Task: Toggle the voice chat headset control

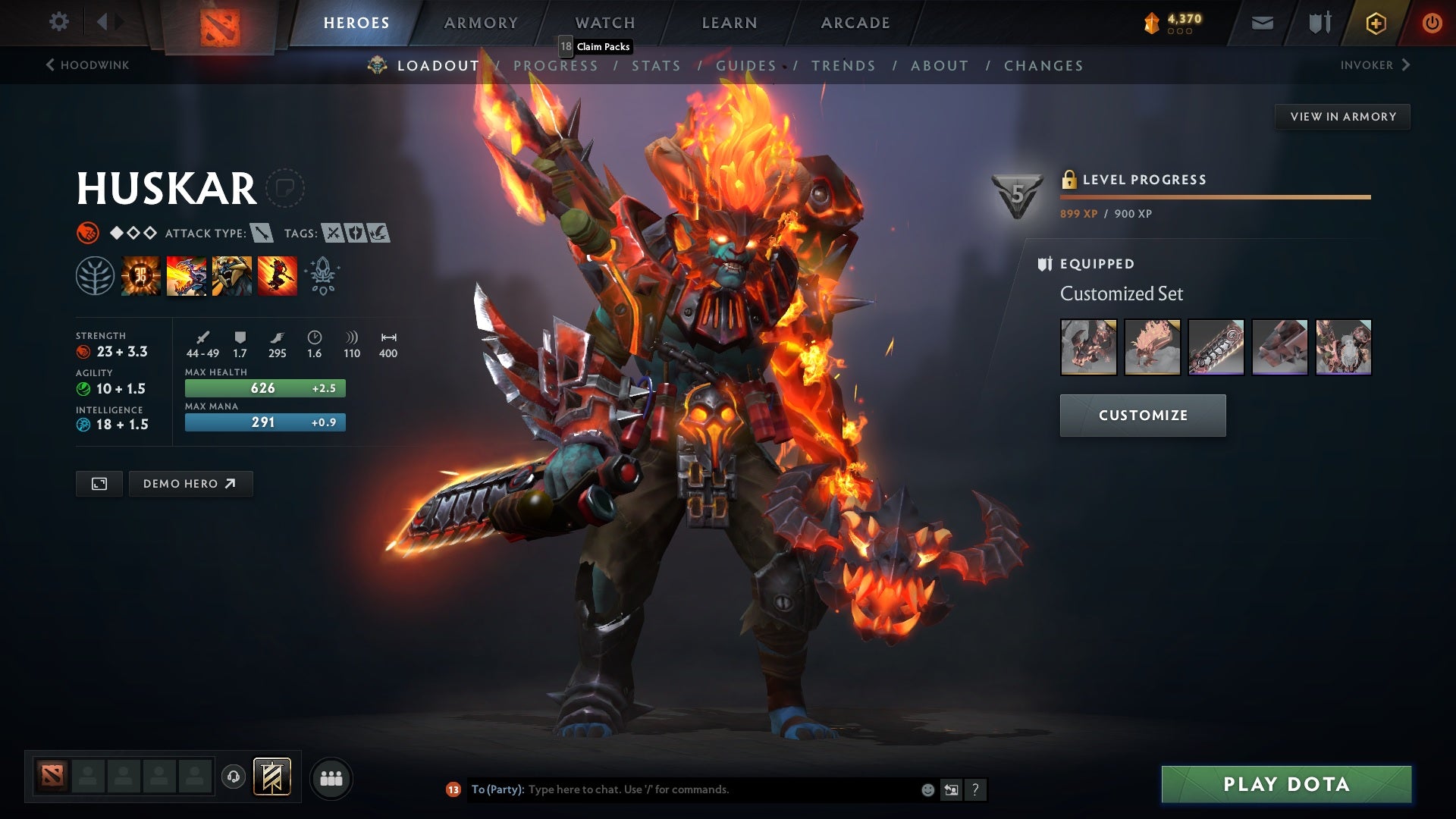Action: (x=235, y=777)
